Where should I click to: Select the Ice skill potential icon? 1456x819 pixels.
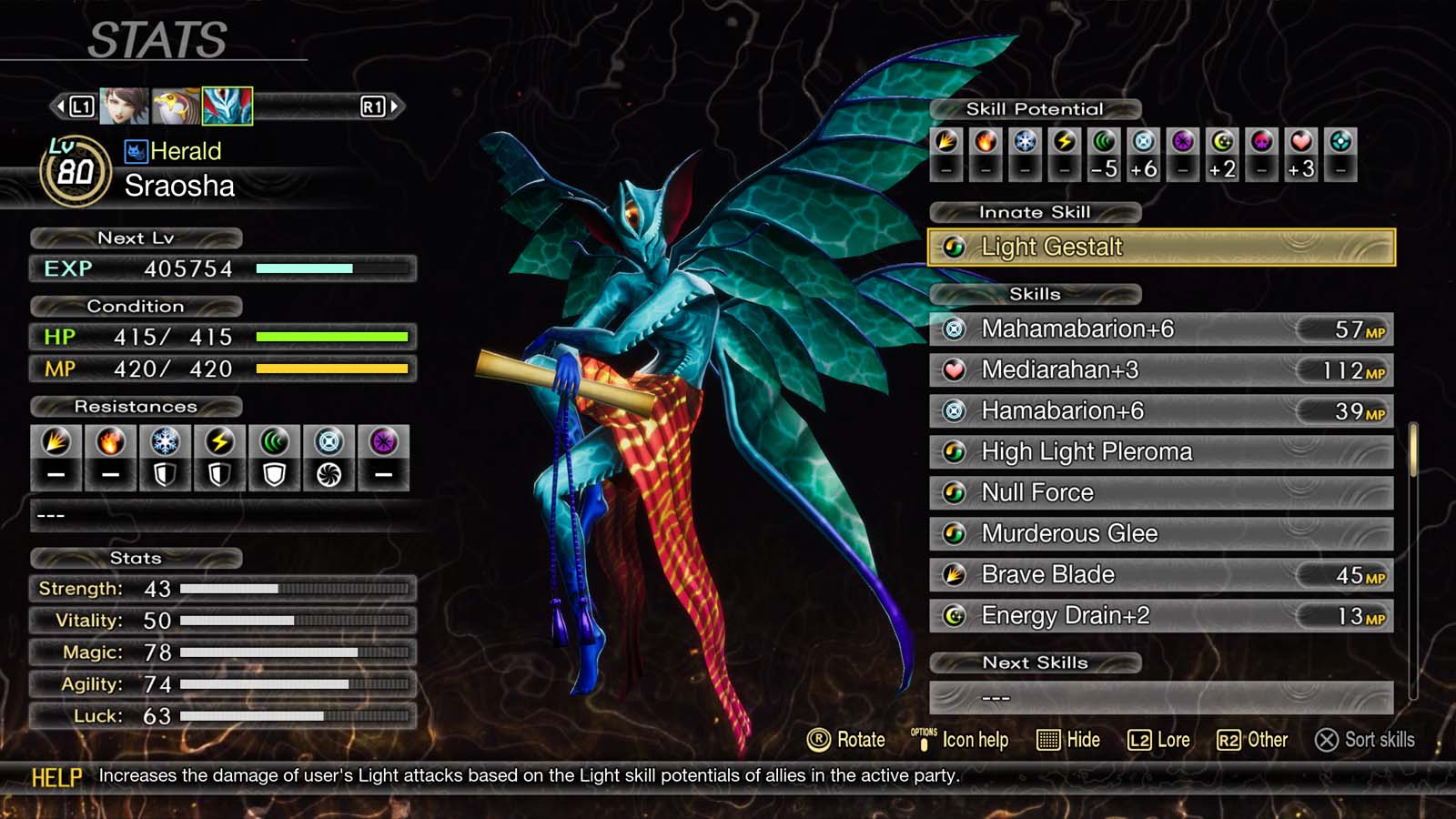1026,143
